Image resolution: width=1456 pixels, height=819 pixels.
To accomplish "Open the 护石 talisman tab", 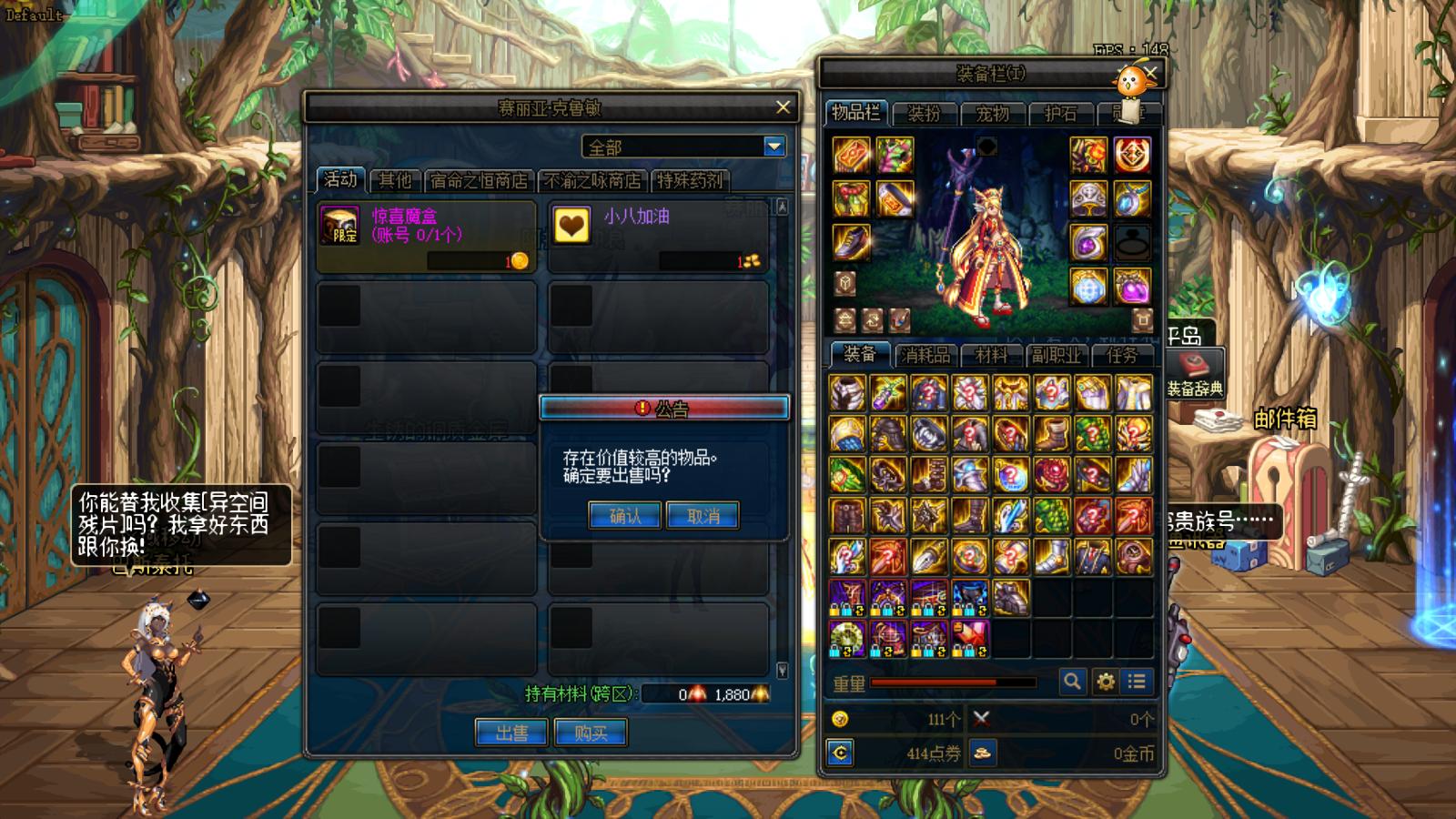I will click(1060, 113).
